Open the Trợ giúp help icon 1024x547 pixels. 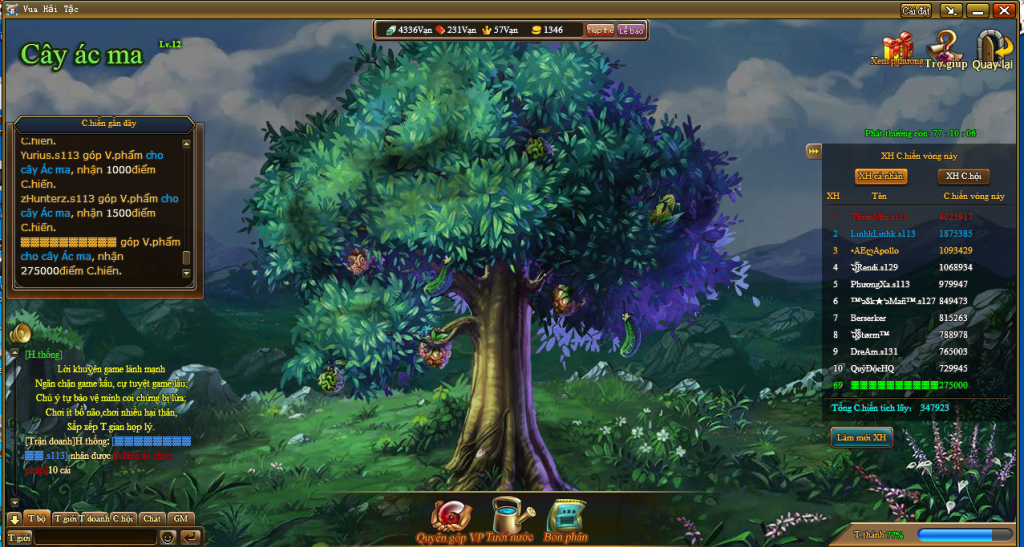[x=945, y=46]
